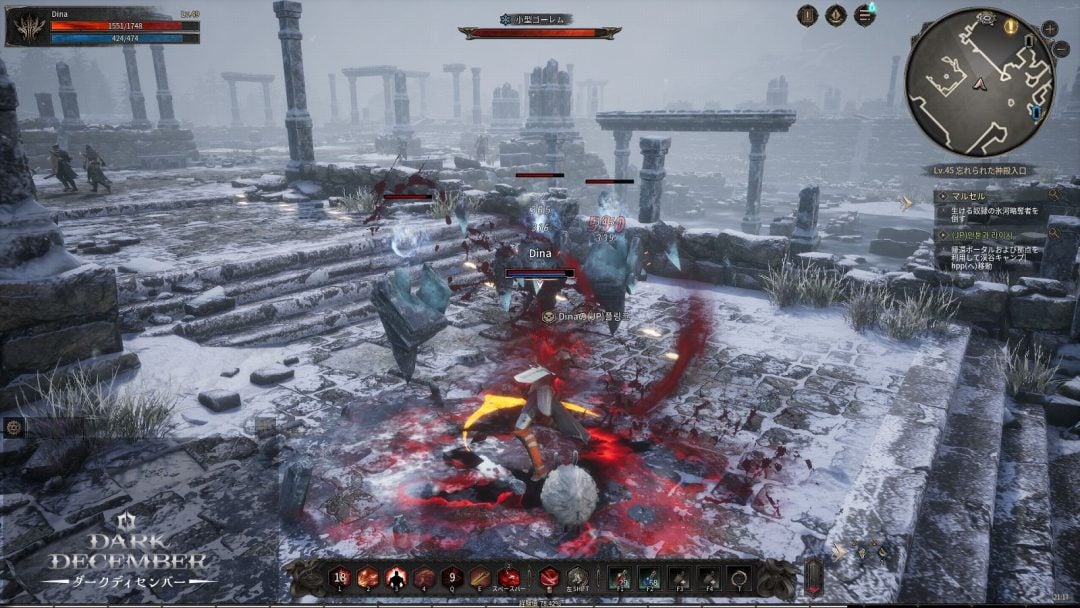This screenshot has height=608, width=1080.
Task: Activate the 左SHIFT skill icon
Action: 578,578
